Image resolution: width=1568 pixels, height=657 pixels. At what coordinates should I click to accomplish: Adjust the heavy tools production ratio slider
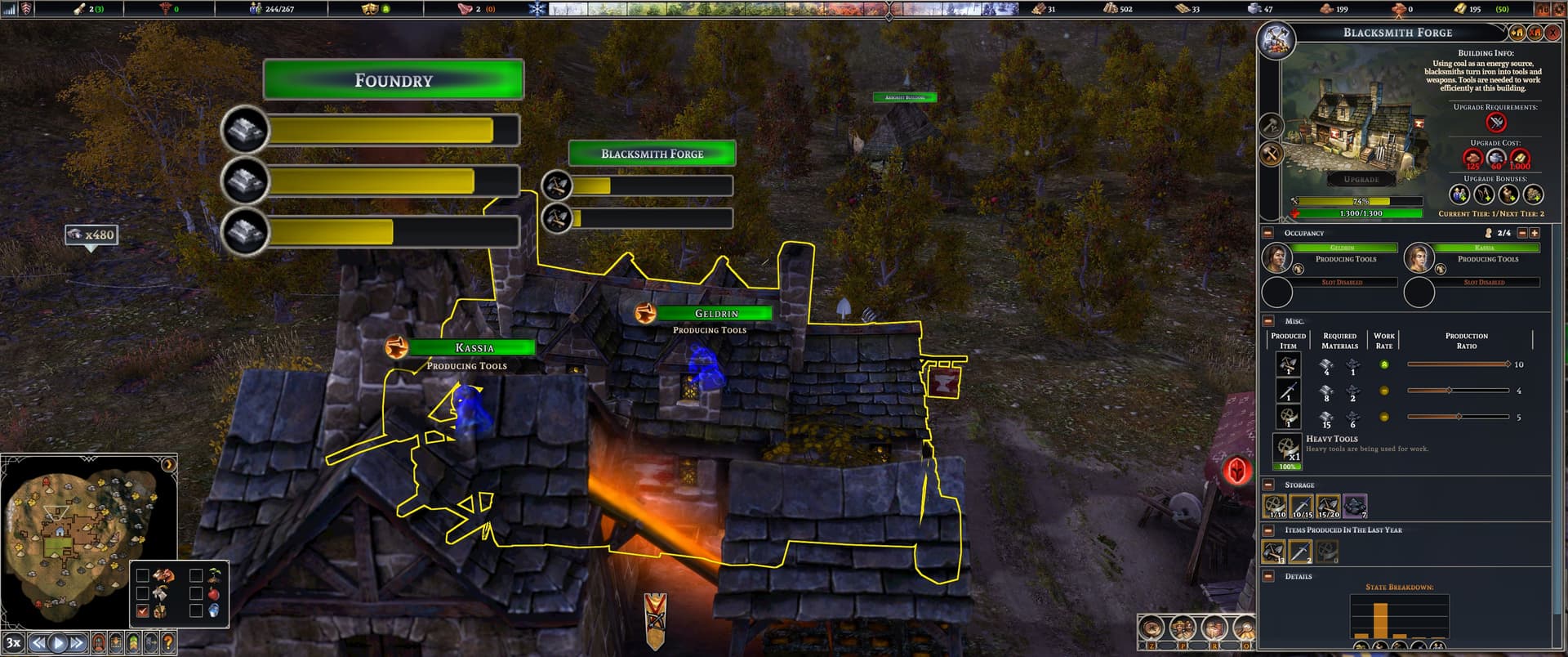click(x=1459, y=417)
